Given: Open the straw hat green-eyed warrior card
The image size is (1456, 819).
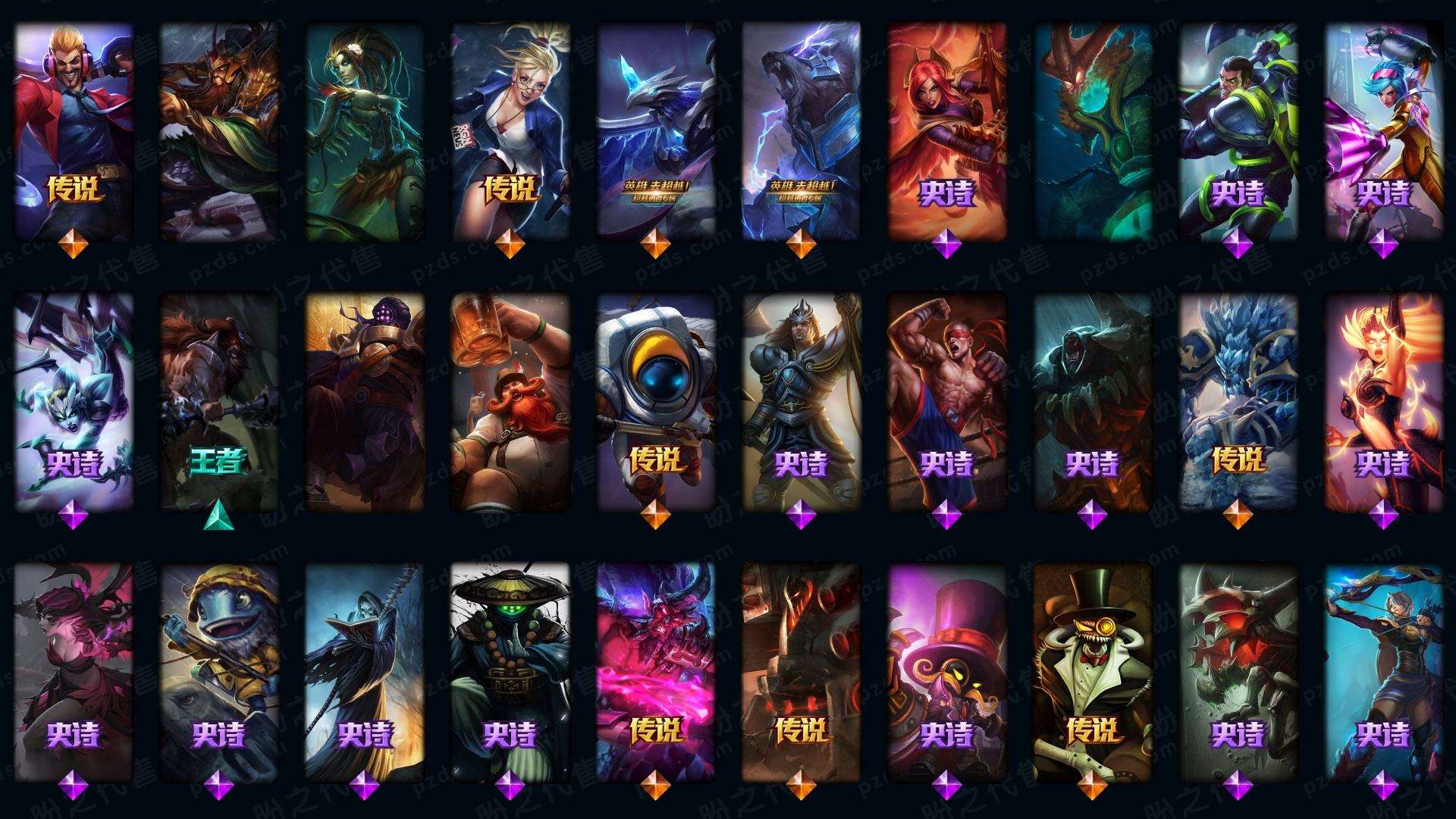Looking at the screenshot, I should (x=510, y=671).
